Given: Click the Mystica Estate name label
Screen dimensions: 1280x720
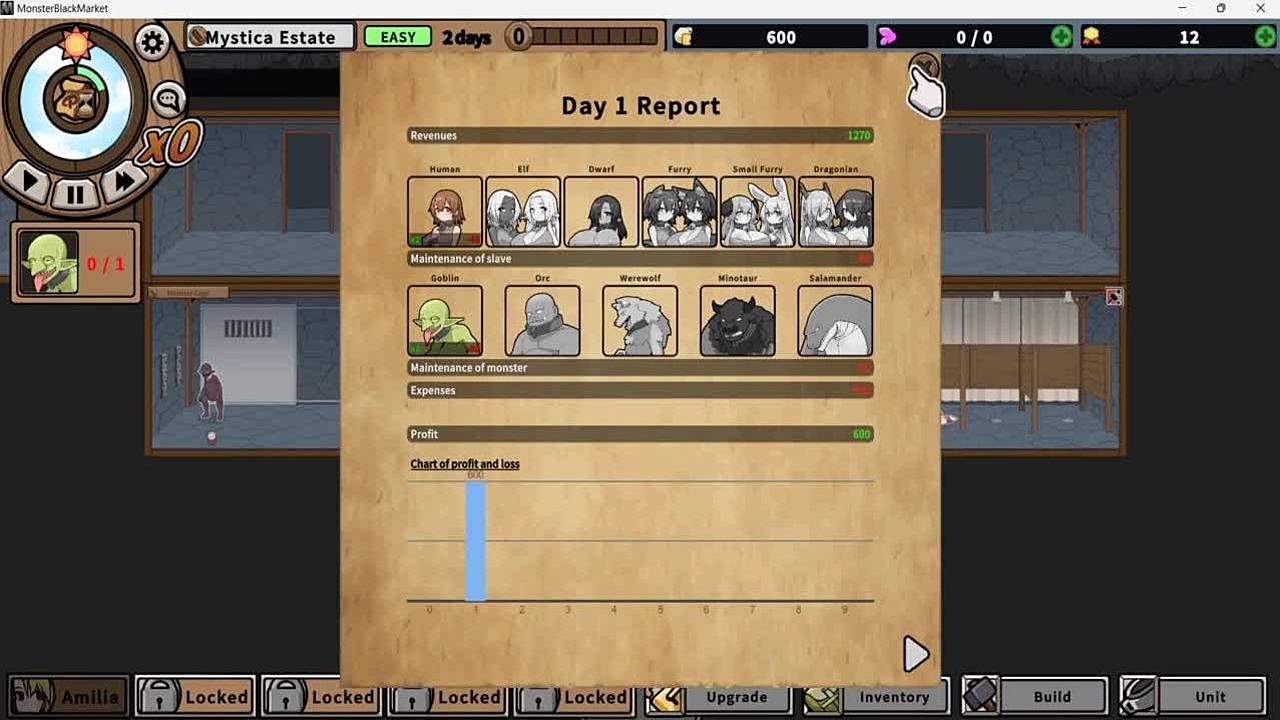Looking at the screenshot, I should pyautogui.click(x=270, y=38).
